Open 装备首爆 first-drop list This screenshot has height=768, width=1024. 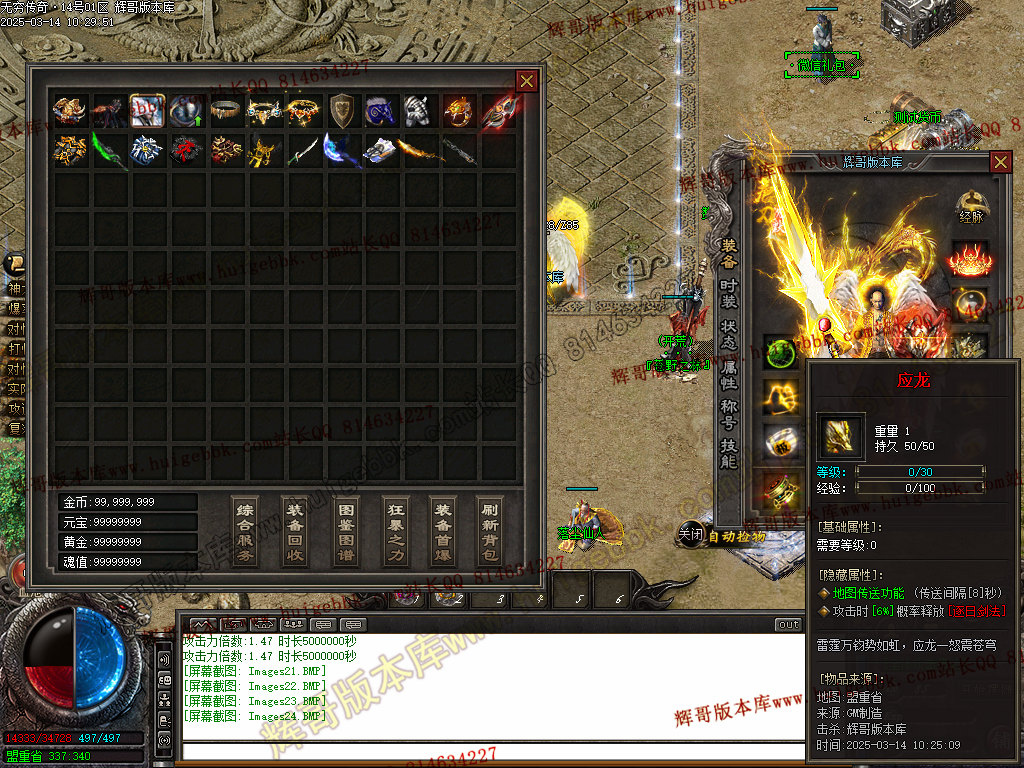442,531
